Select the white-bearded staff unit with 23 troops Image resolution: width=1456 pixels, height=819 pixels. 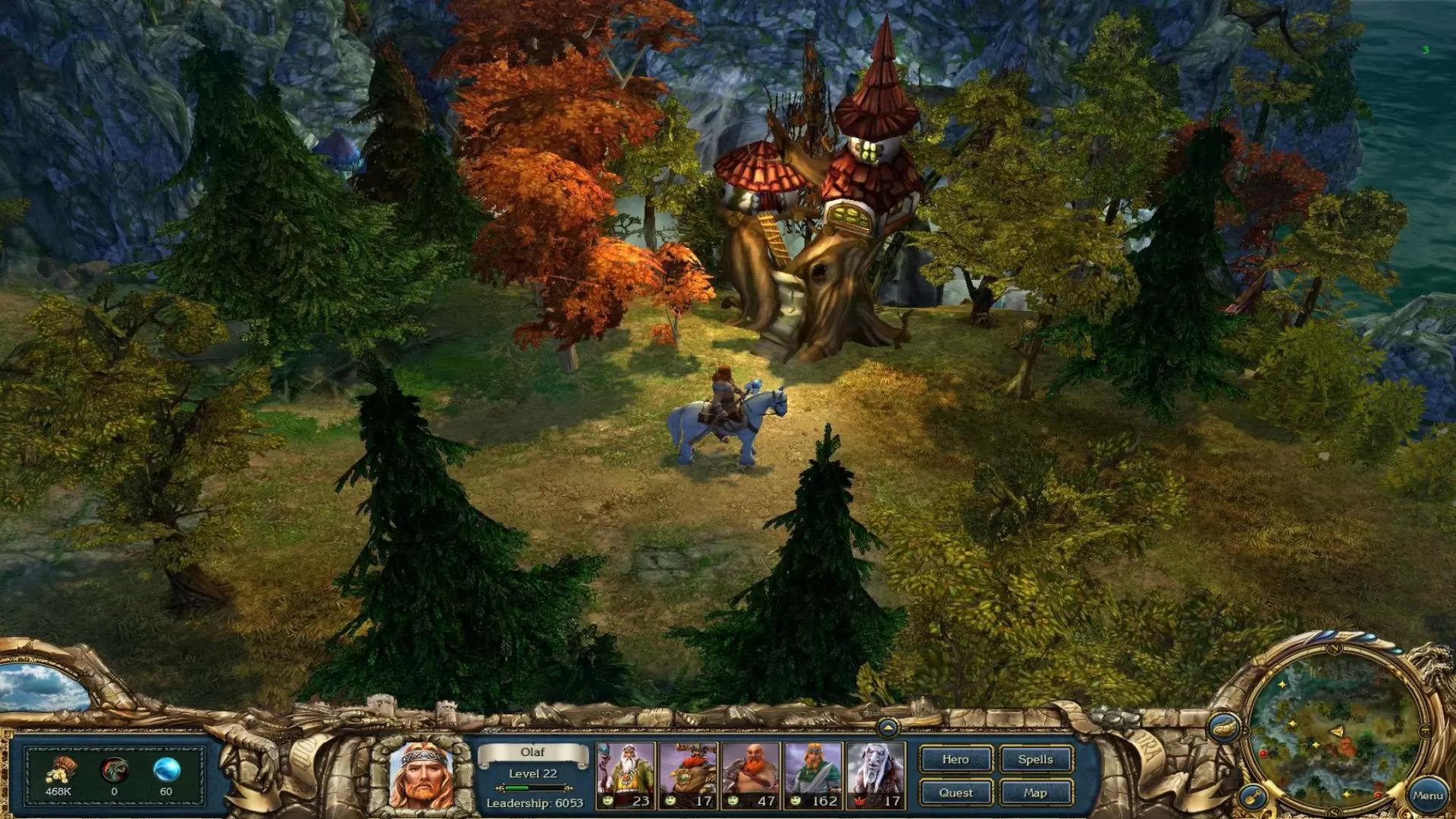(626, 775)
